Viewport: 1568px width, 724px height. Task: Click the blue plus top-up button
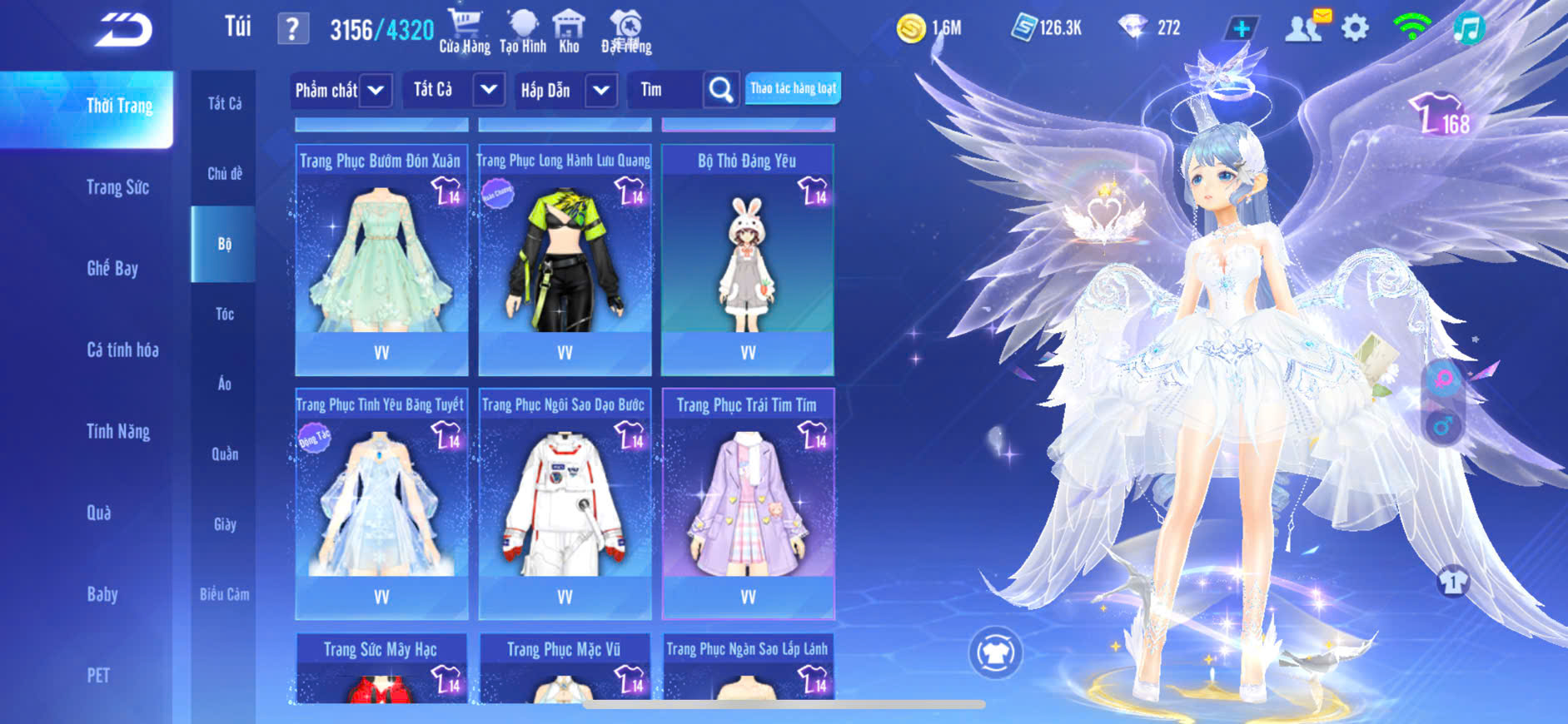pyautogui.click(x=1241, y=28)
